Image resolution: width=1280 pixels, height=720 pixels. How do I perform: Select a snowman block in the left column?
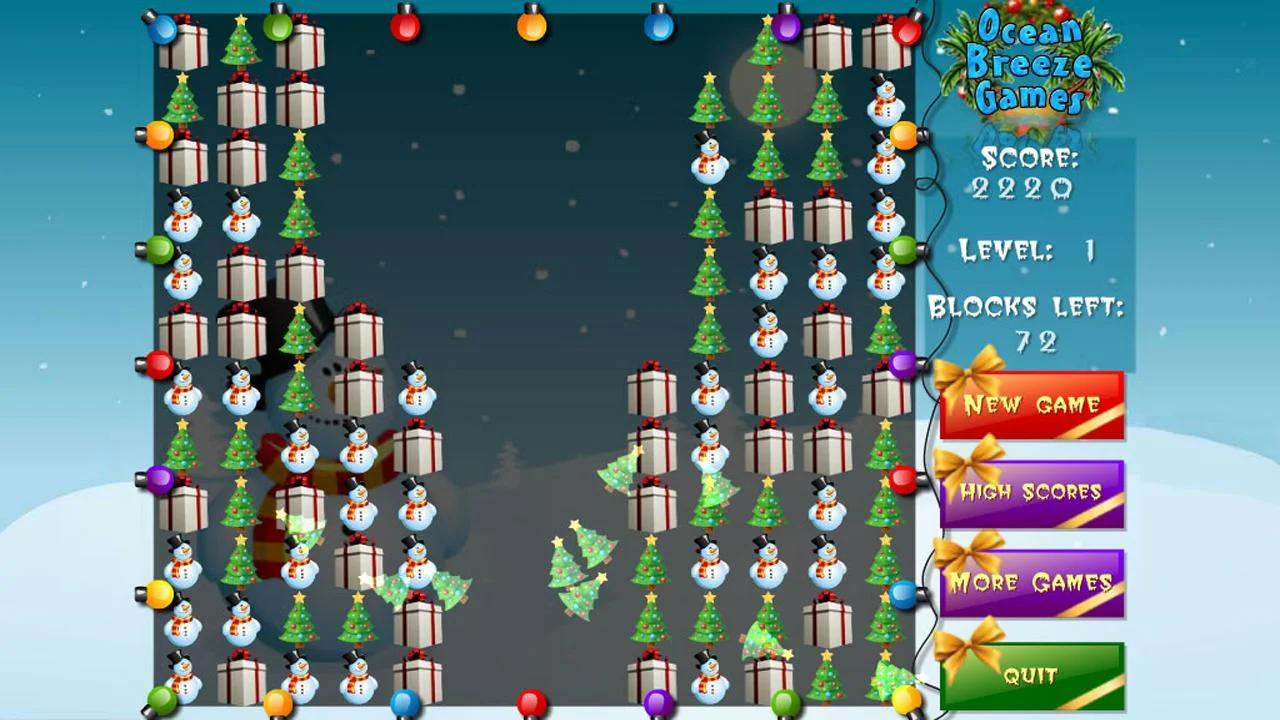pos(183,219)
